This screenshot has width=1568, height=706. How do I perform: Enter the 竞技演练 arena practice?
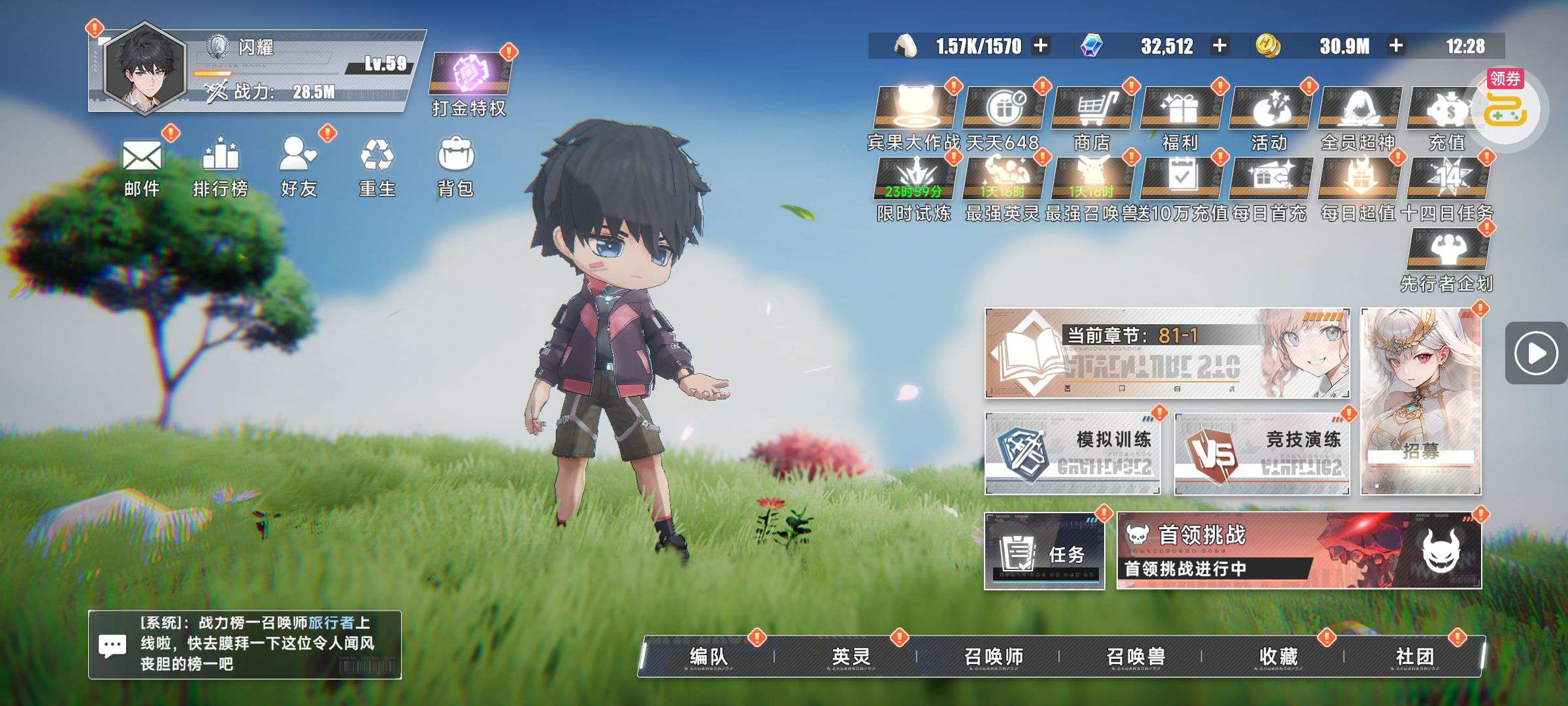(x=1262, y=453)
